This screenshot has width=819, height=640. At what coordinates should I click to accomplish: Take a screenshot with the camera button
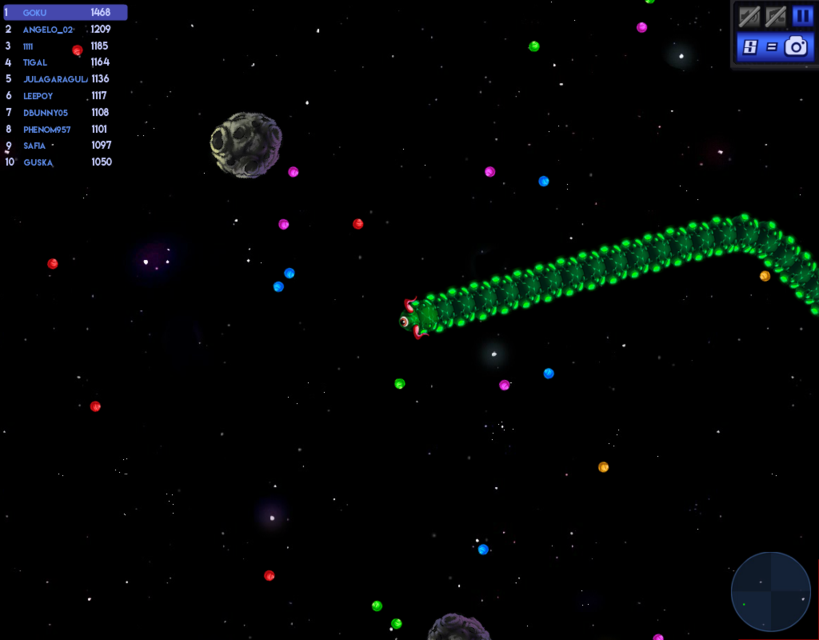[796, 46]
